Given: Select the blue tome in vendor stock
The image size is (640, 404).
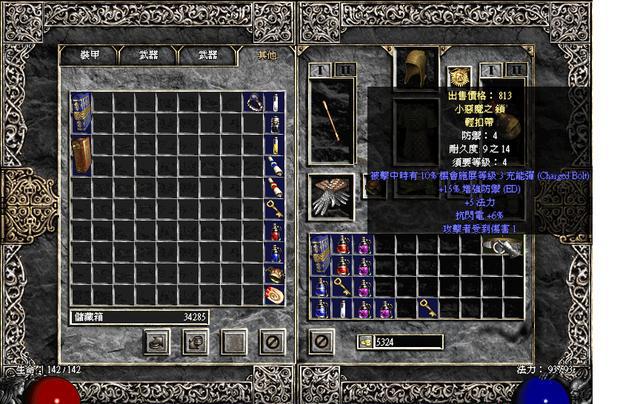Looking at the screenshot, I should coord(81,112).
